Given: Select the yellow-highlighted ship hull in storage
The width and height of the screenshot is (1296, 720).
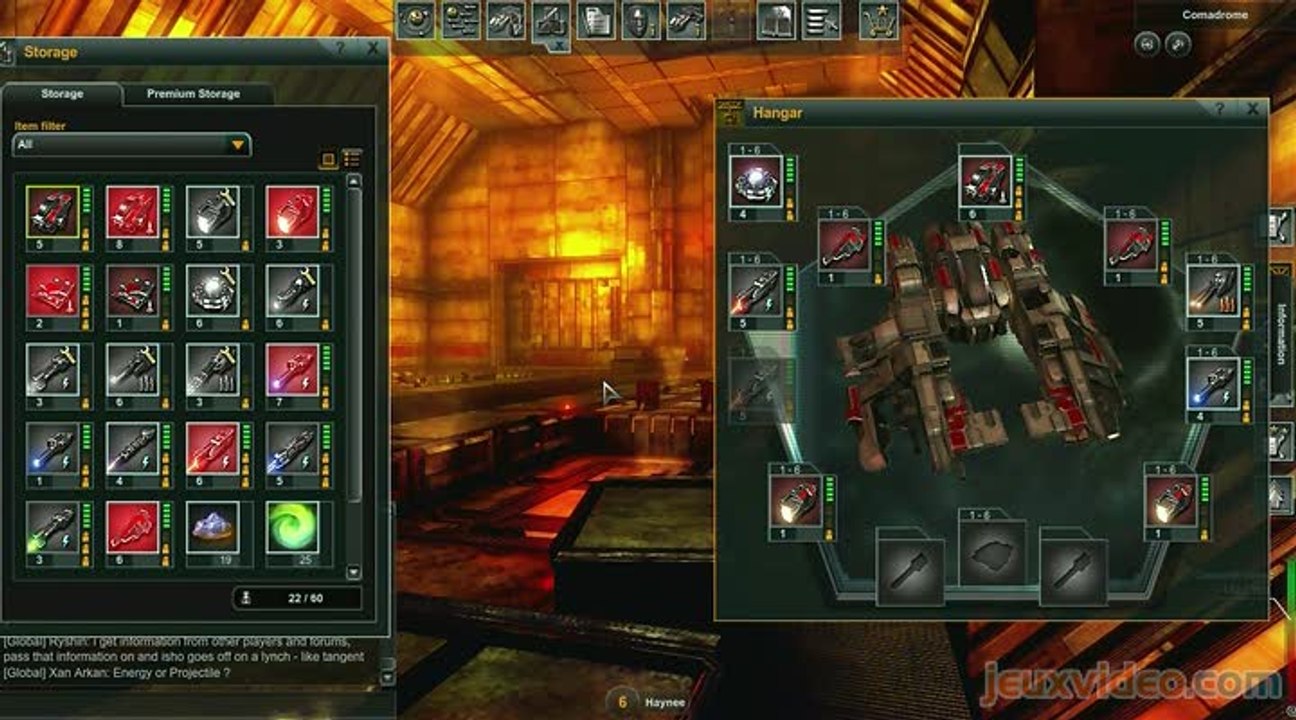Looking at the screenshot, I should (53, 212).
